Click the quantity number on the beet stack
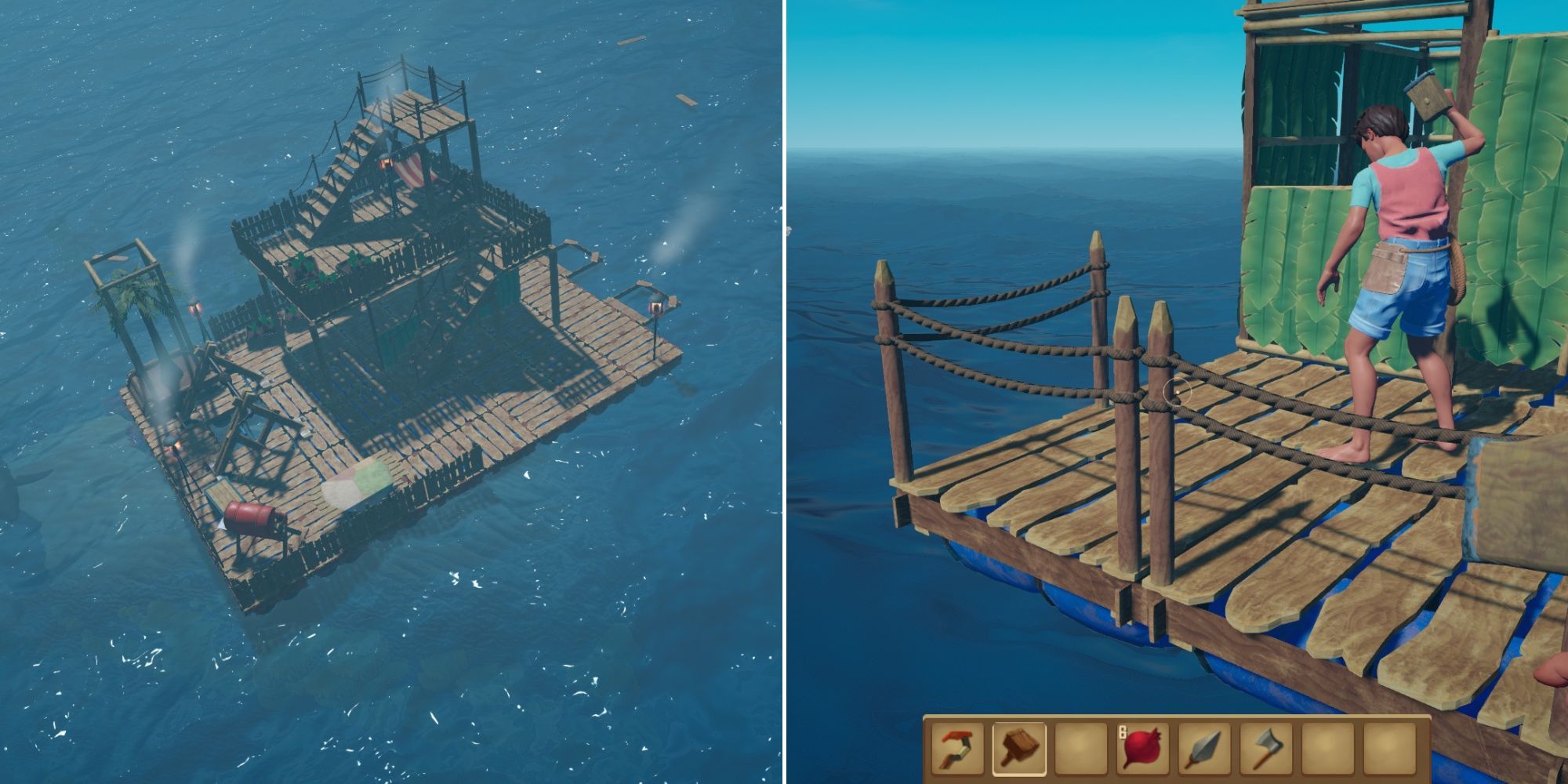Screen dimensions: 1568x784 tap(1123, 731)
